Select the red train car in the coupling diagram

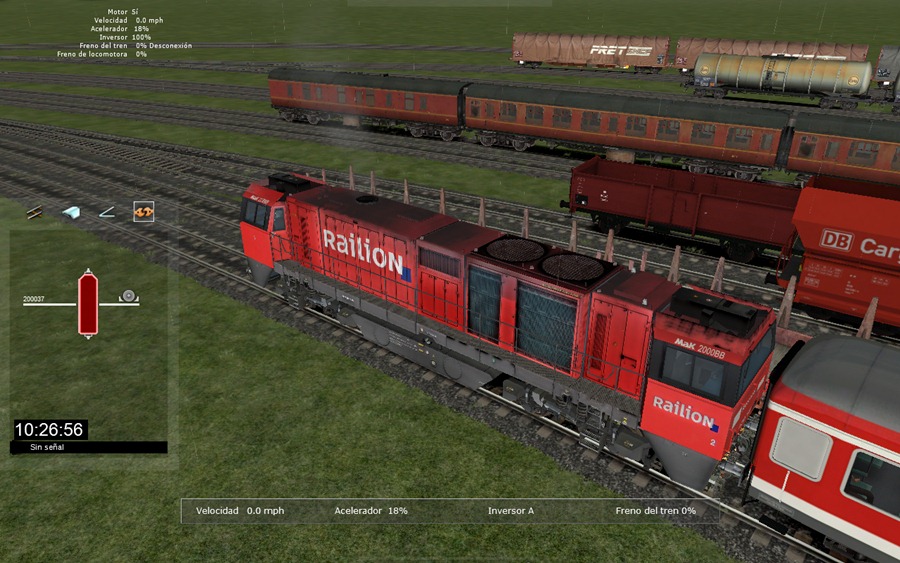pyautogui.click(x=88, y=304)
